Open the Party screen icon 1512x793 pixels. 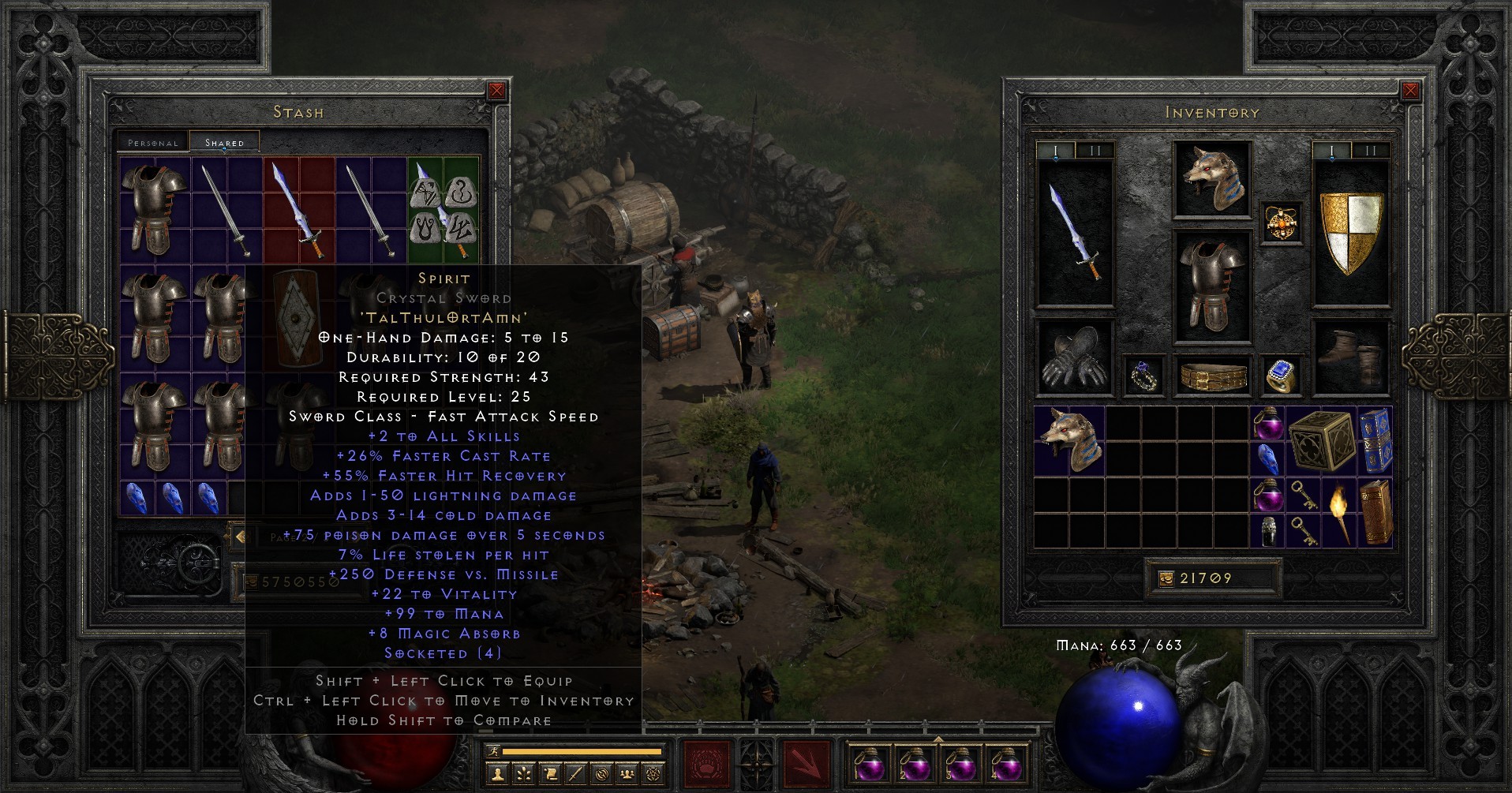627,774
